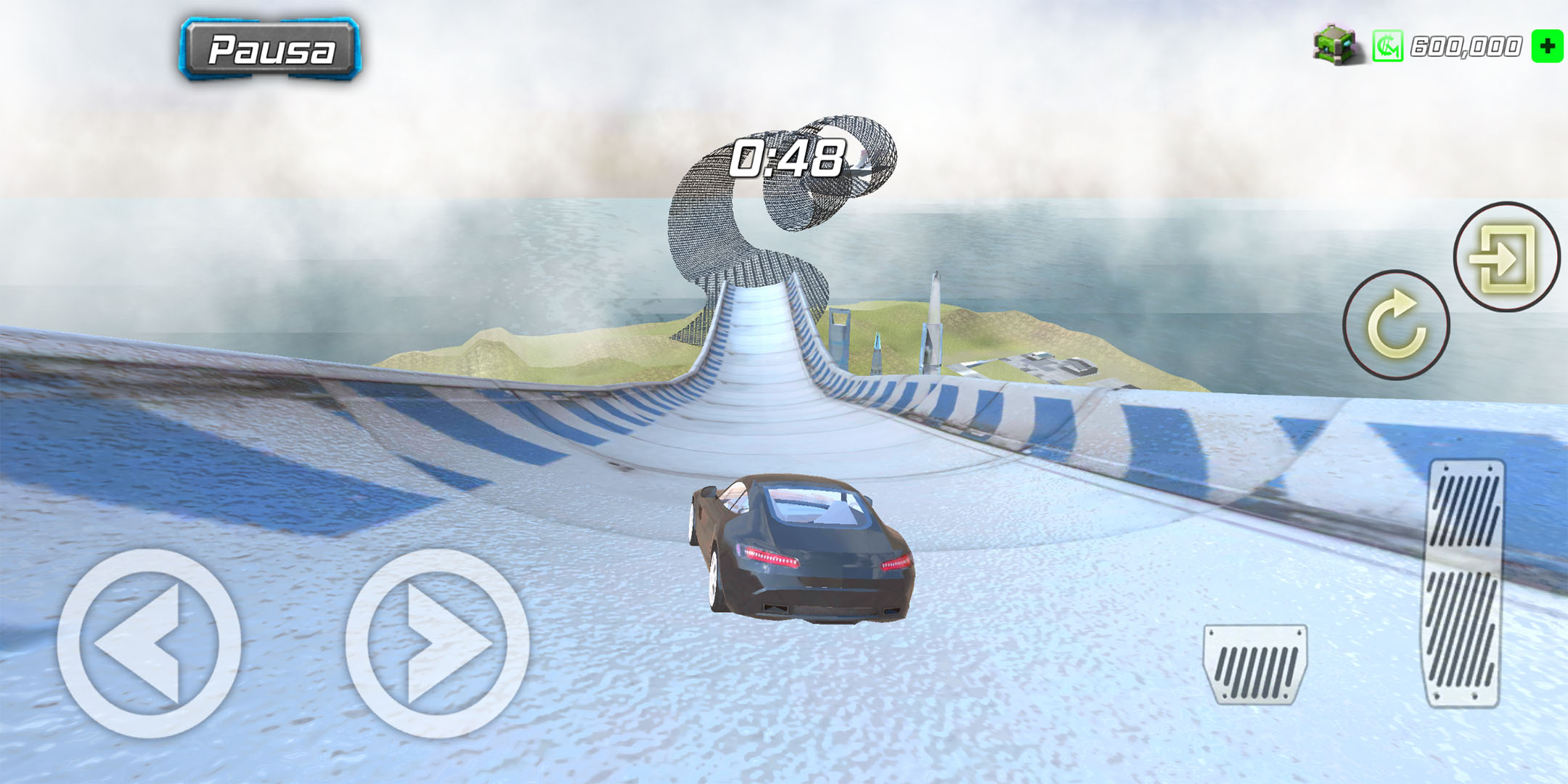Add more cash with the green plus
The image size is (1568, 784).
[1546, 46]
